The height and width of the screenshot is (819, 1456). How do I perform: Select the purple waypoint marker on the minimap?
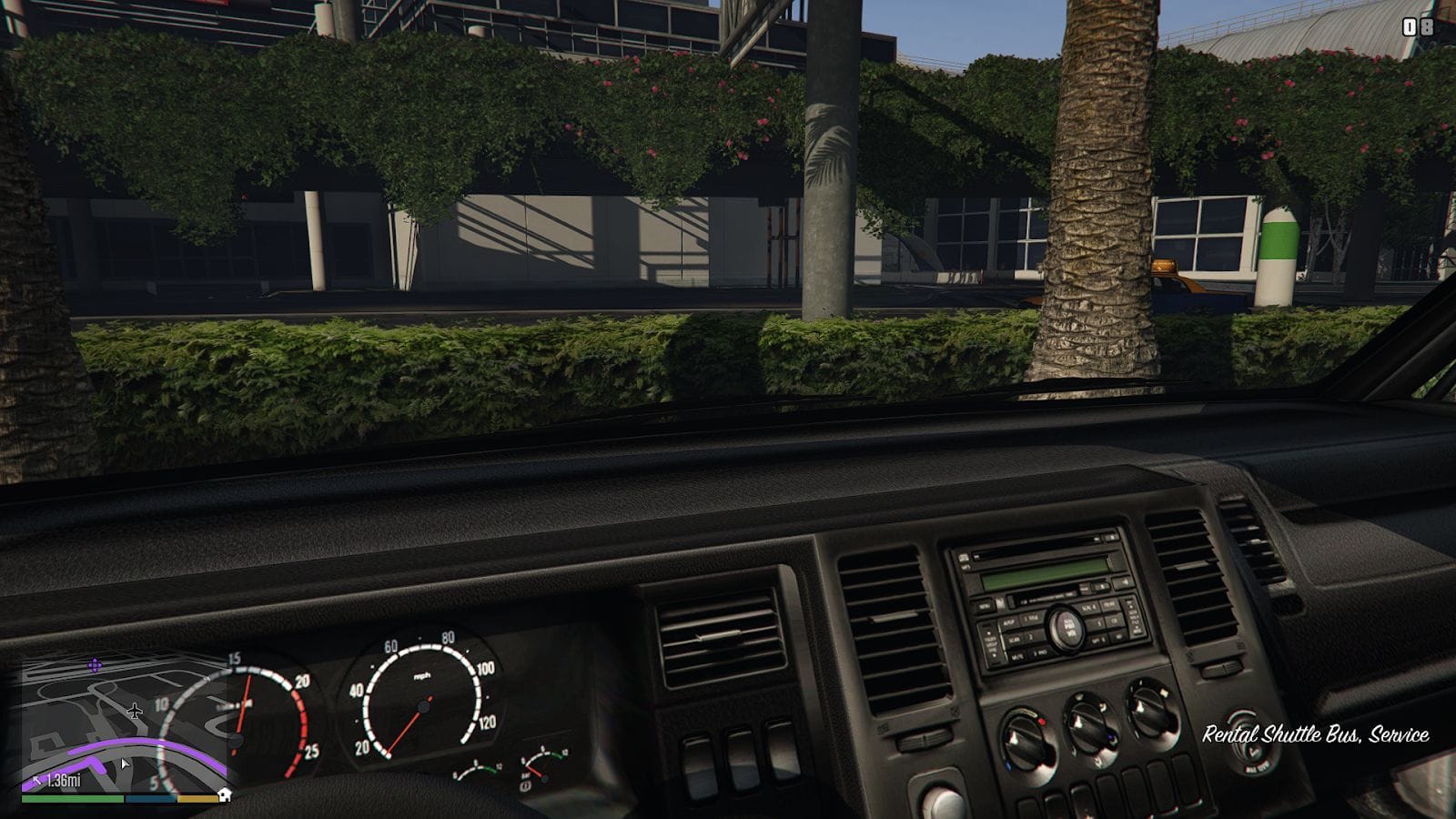pyautogui.click(x=96, y=664)
